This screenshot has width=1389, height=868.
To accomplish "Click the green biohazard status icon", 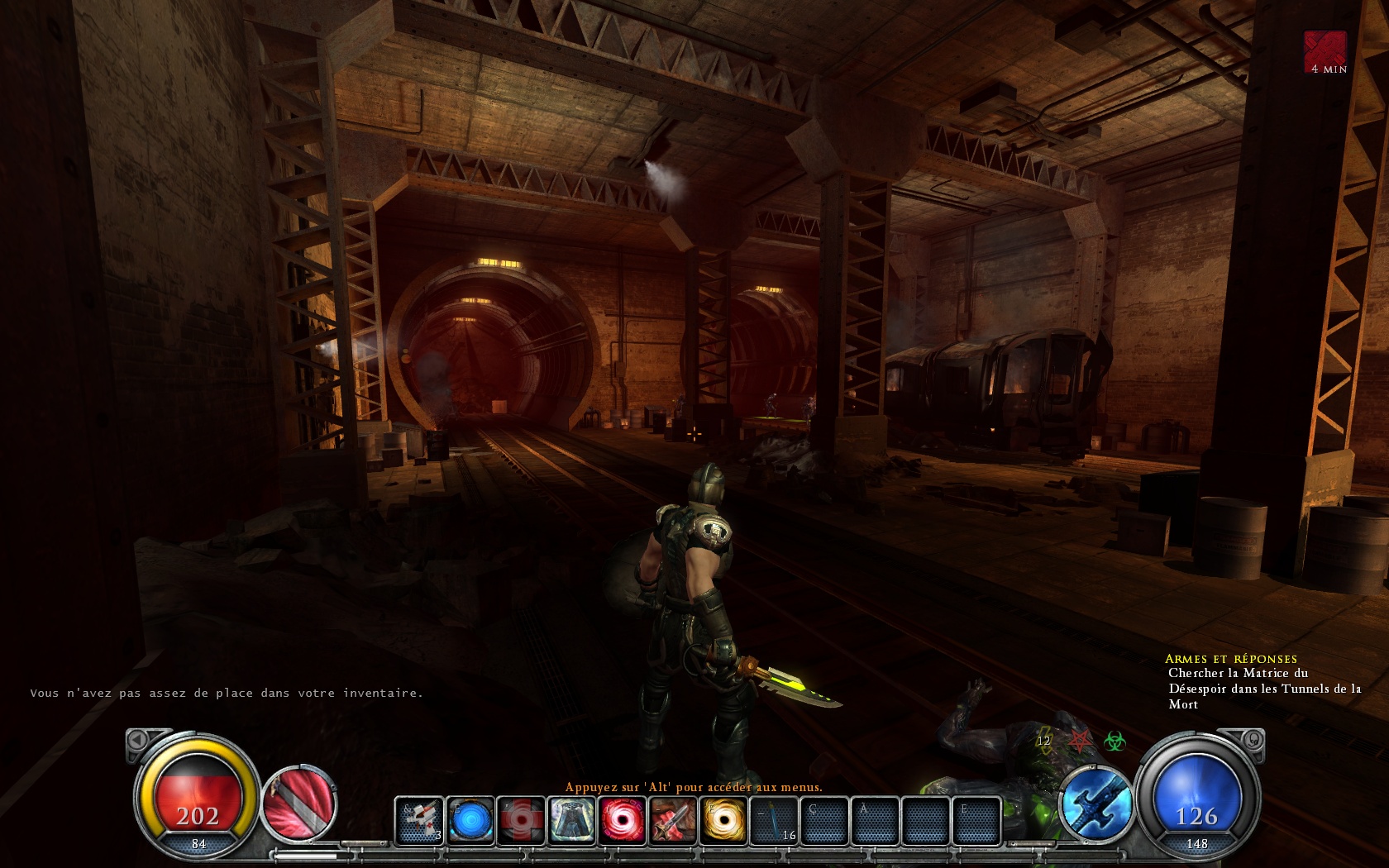I will pyautogui.click(x=1115, y=742).
